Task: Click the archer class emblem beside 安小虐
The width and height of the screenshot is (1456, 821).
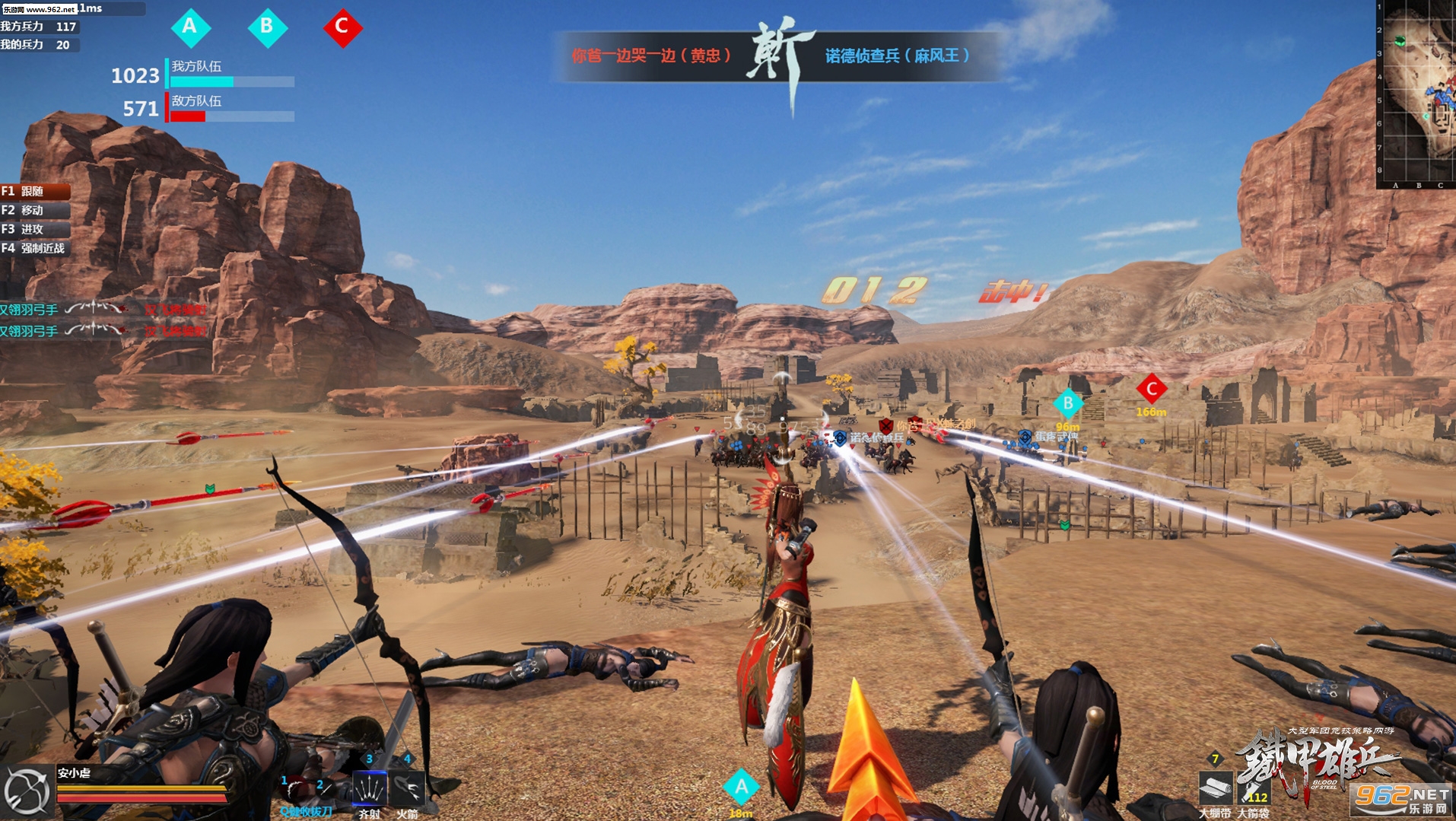Action: (x=27, y=791)
